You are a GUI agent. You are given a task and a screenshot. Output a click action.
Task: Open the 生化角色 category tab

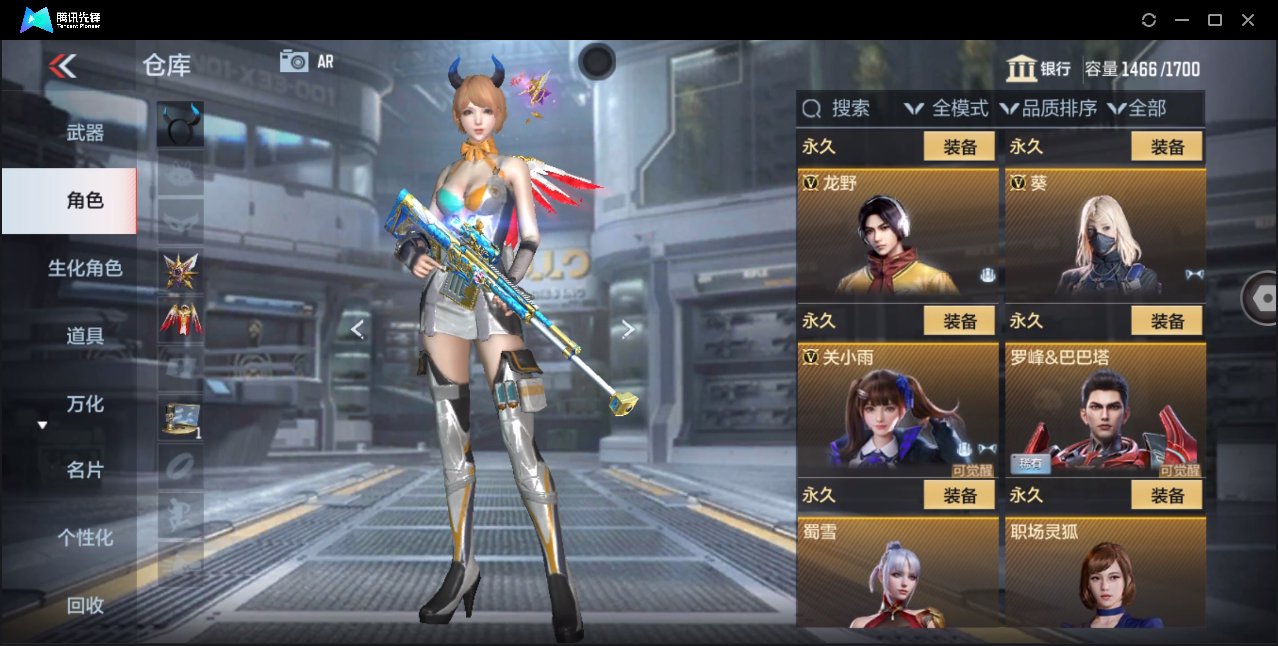(x=85, y=268)
